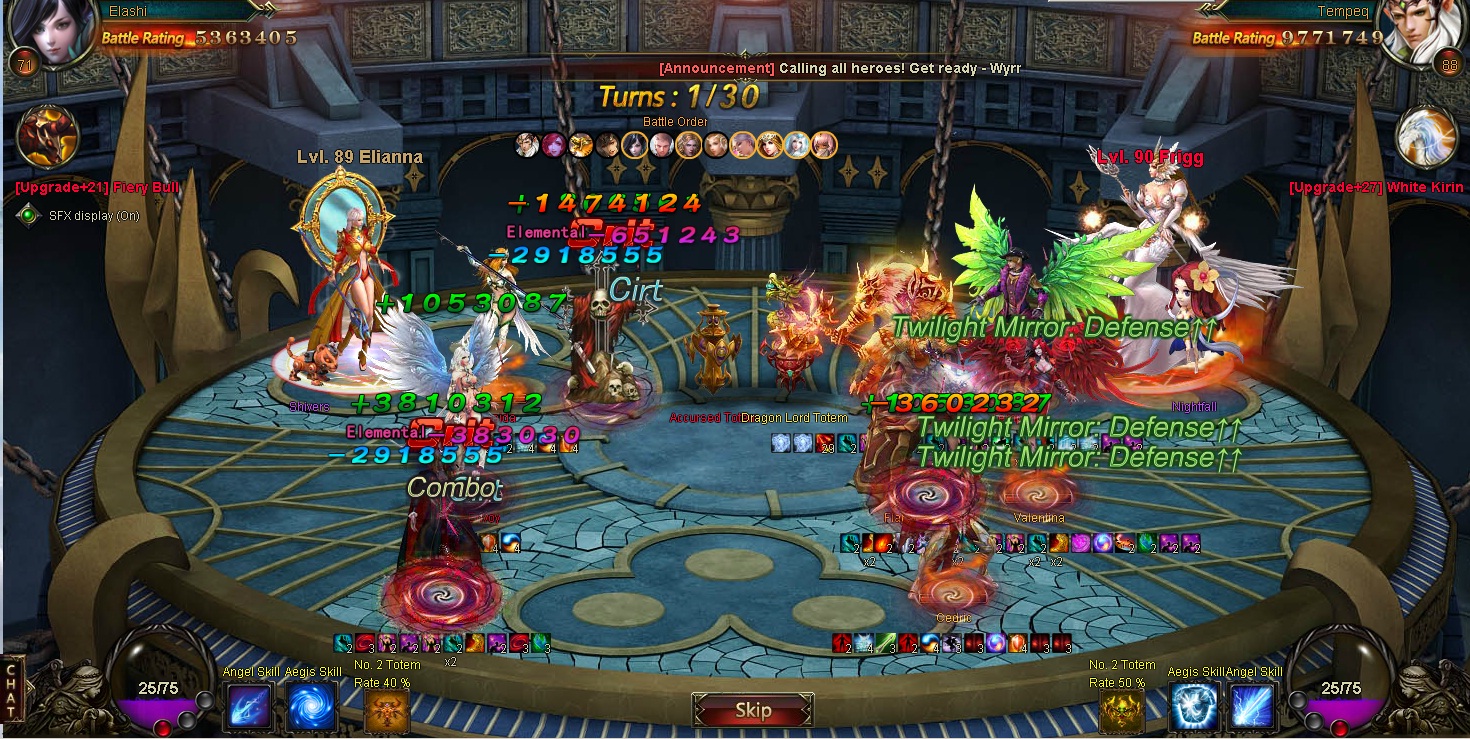The height and width of the screenshot is (739, 1470).
Task: Click the Fiery Bull mount icon
Action: [x=48, y=136]
